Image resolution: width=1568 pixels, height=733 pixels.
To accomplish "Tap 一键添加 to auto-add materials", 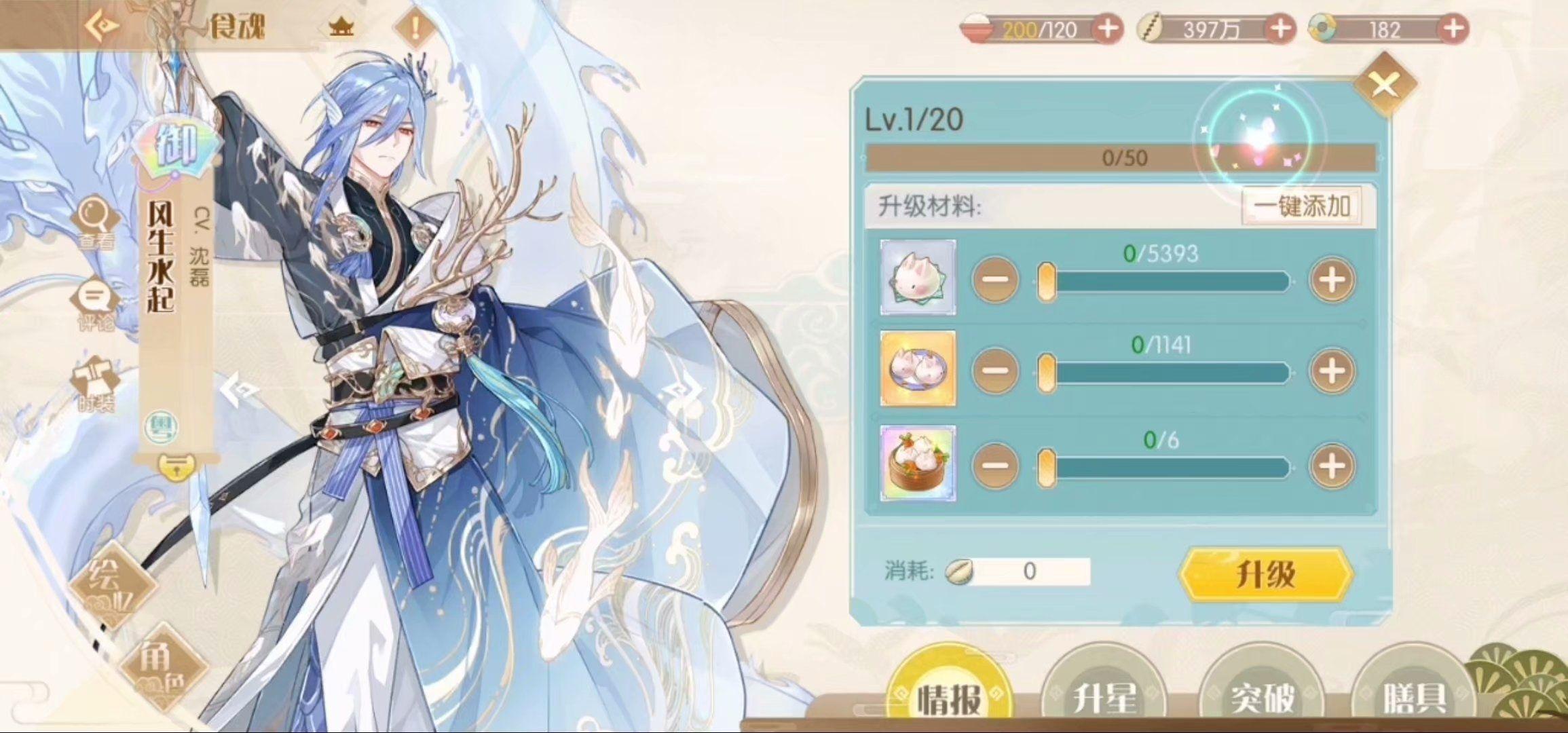I will coord(1301,206).
